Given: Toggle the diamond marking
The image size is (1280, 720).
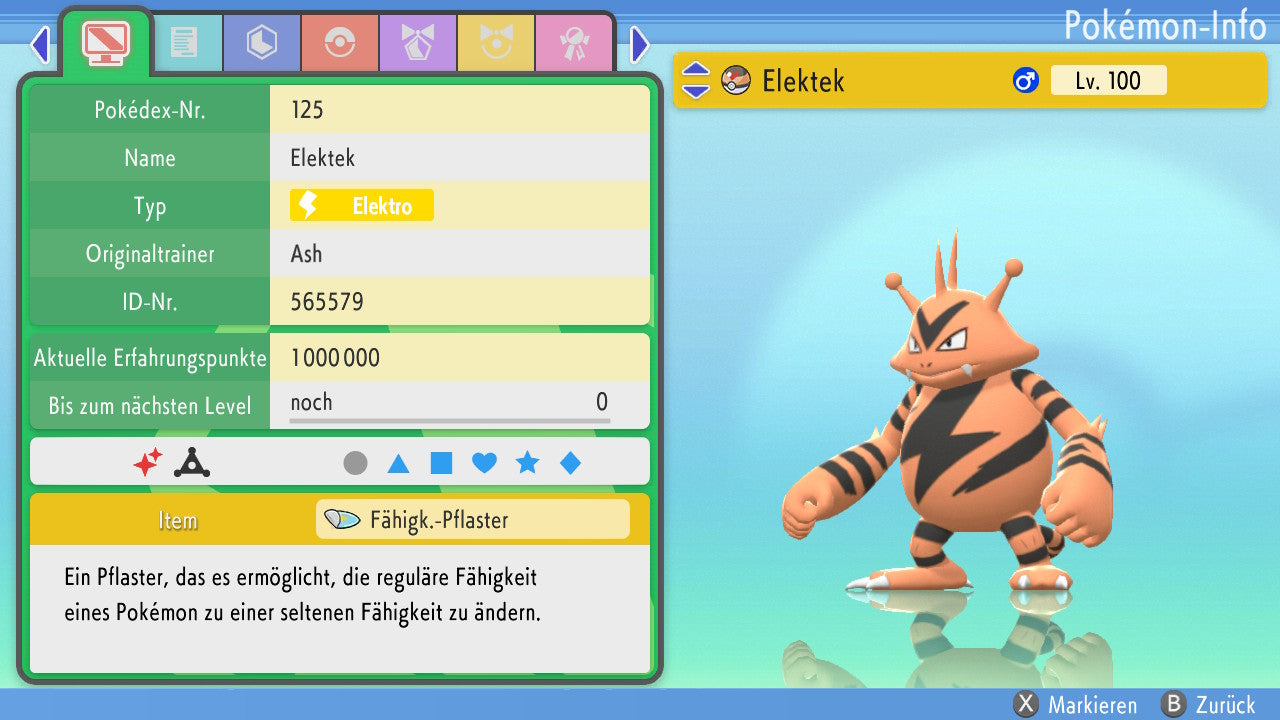Looking at the screenshot, I should pos(570,463).
